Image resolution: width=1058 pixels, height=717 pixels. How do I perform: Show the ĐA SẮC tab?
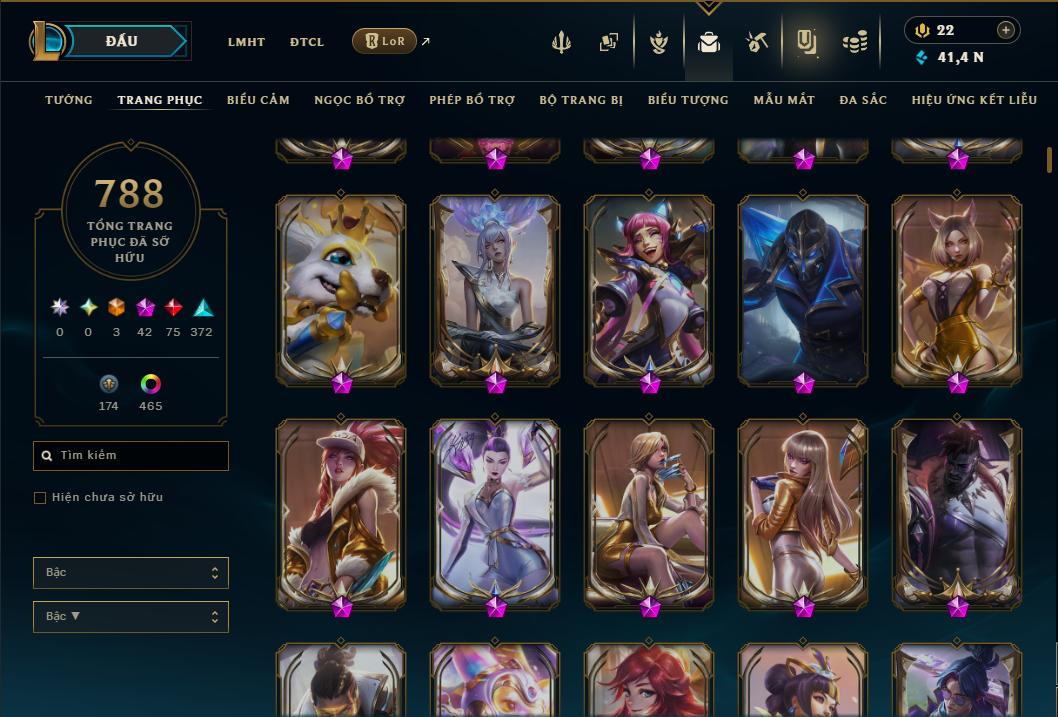(x=863, y=100)
